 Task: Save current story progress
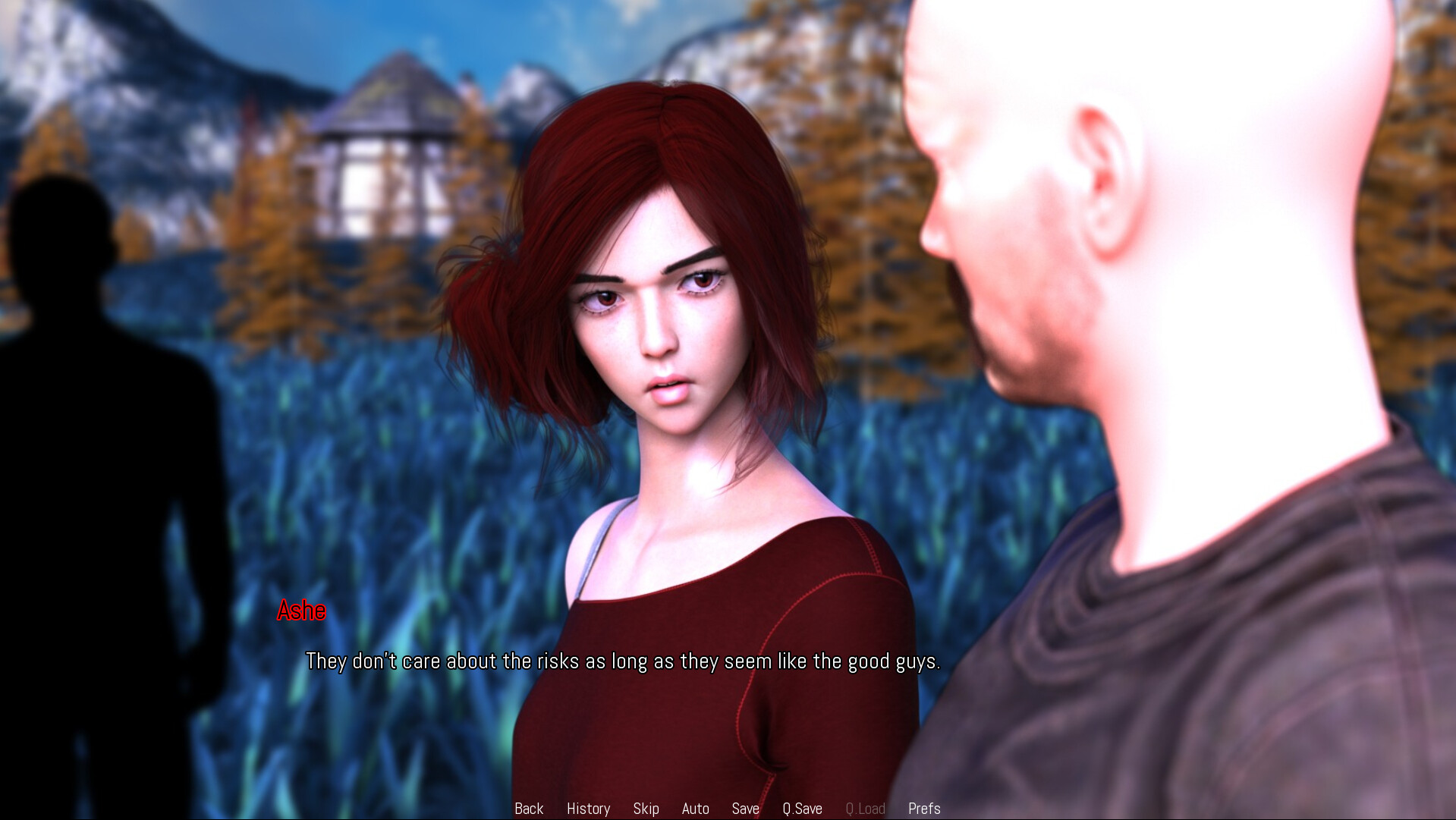coord(745,809)
